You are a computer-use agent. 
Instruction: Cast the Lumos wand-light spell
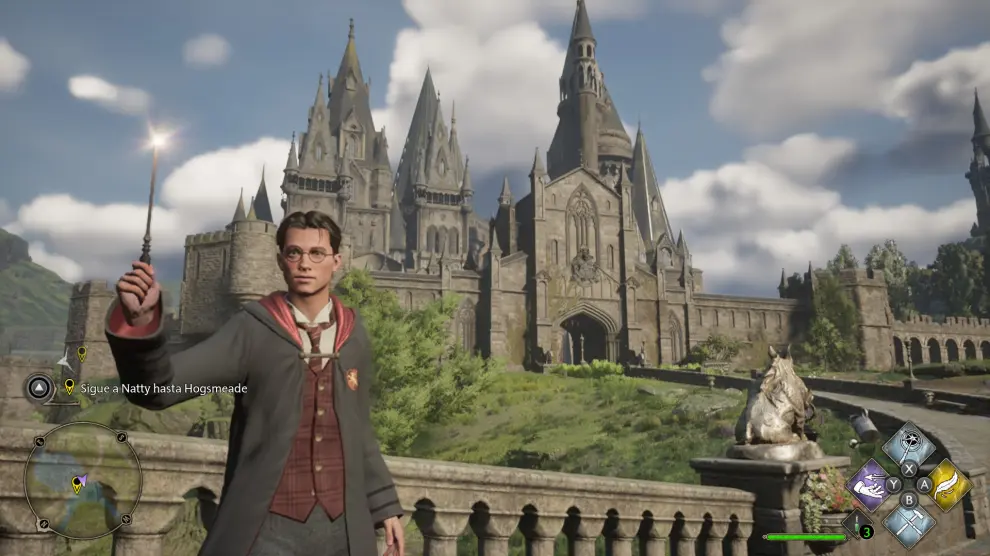tap(909, 444)
